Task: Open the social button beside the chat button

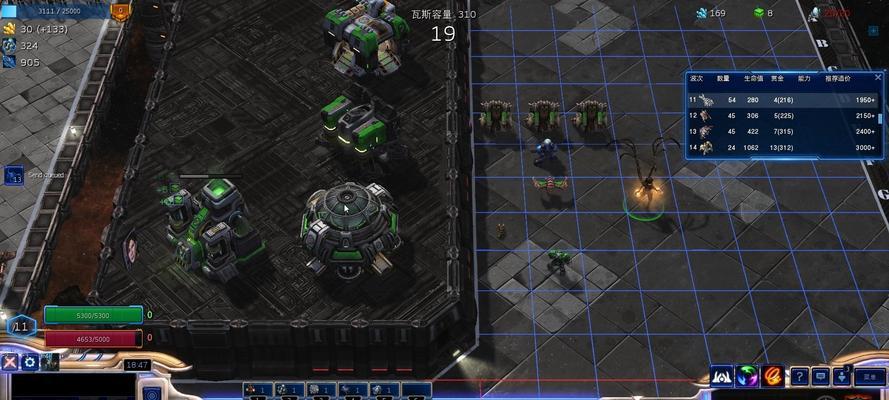Action: coord(844,376)
